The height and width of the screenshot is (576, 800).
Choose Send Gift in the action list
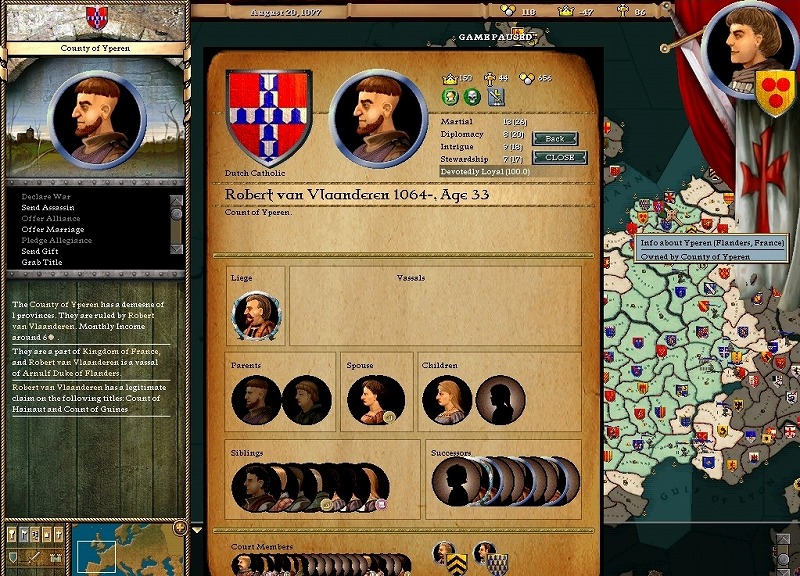(x=40, y=251)
